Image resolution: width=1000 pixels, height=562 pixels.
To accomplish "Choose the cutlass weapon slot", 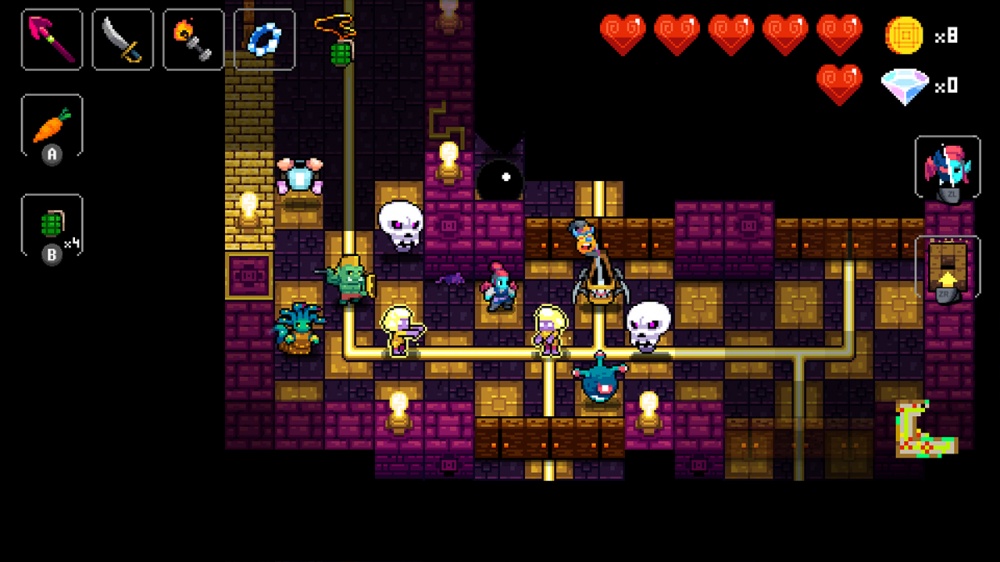I will coord(122,39).
